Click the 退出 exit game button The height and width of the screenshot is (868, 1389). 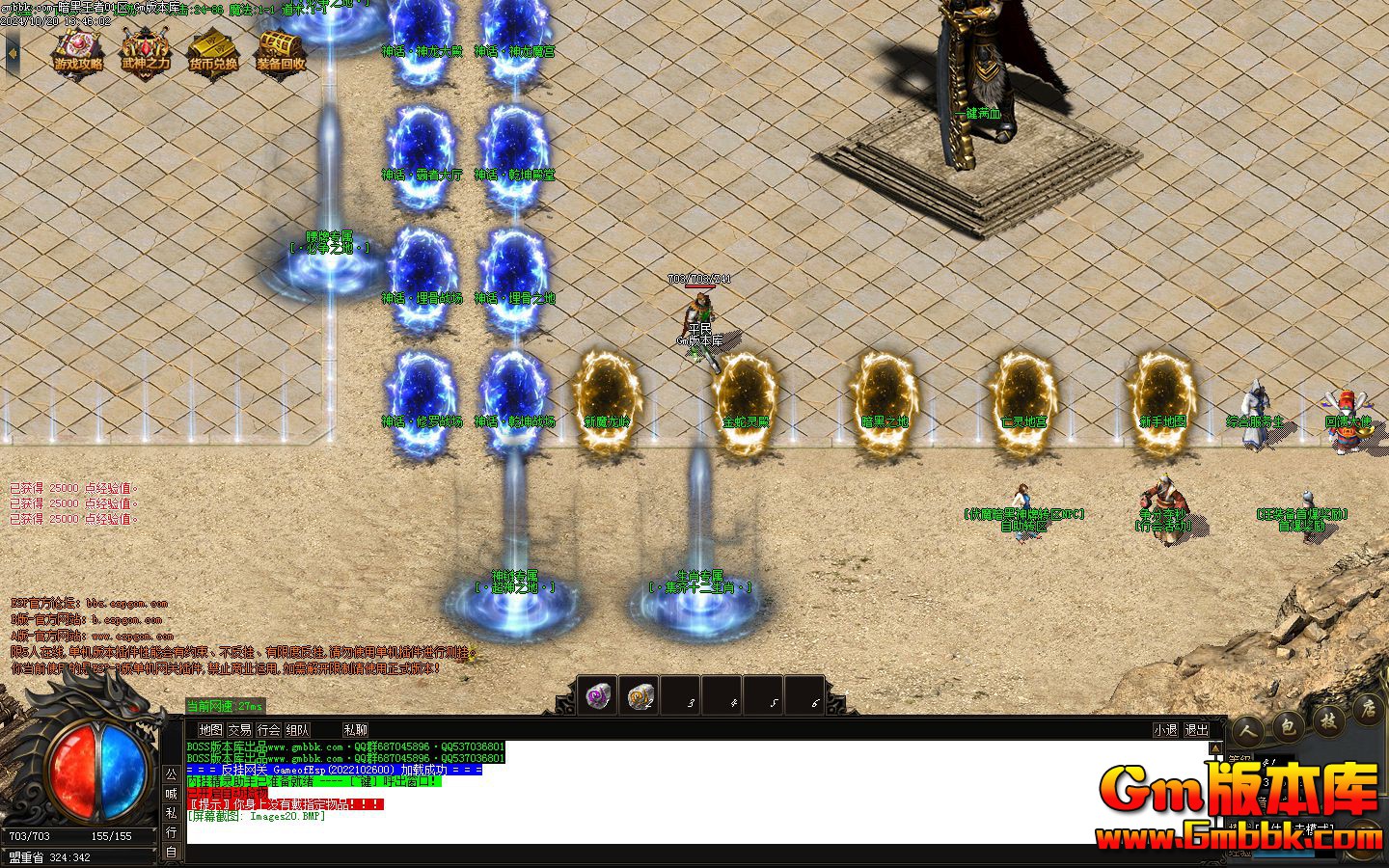(1196, 730)
